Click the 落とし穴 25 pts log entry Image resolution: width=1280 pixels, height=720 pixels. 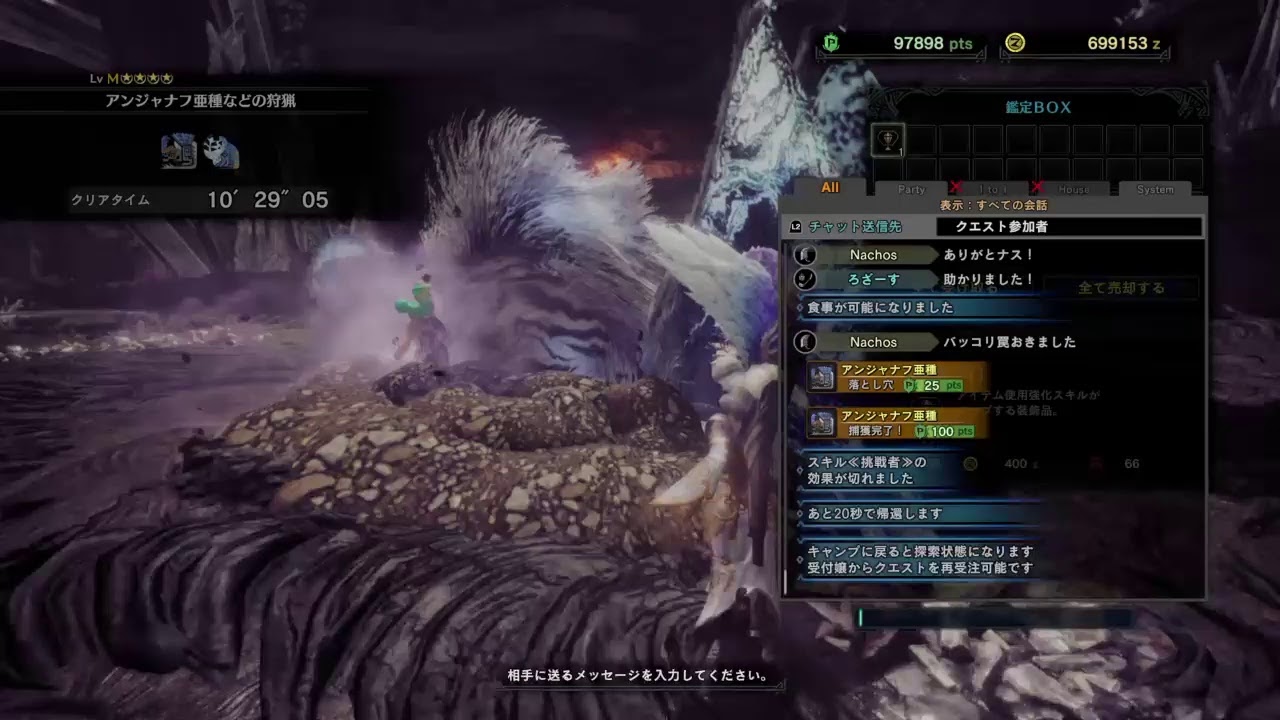coord(898,378)
